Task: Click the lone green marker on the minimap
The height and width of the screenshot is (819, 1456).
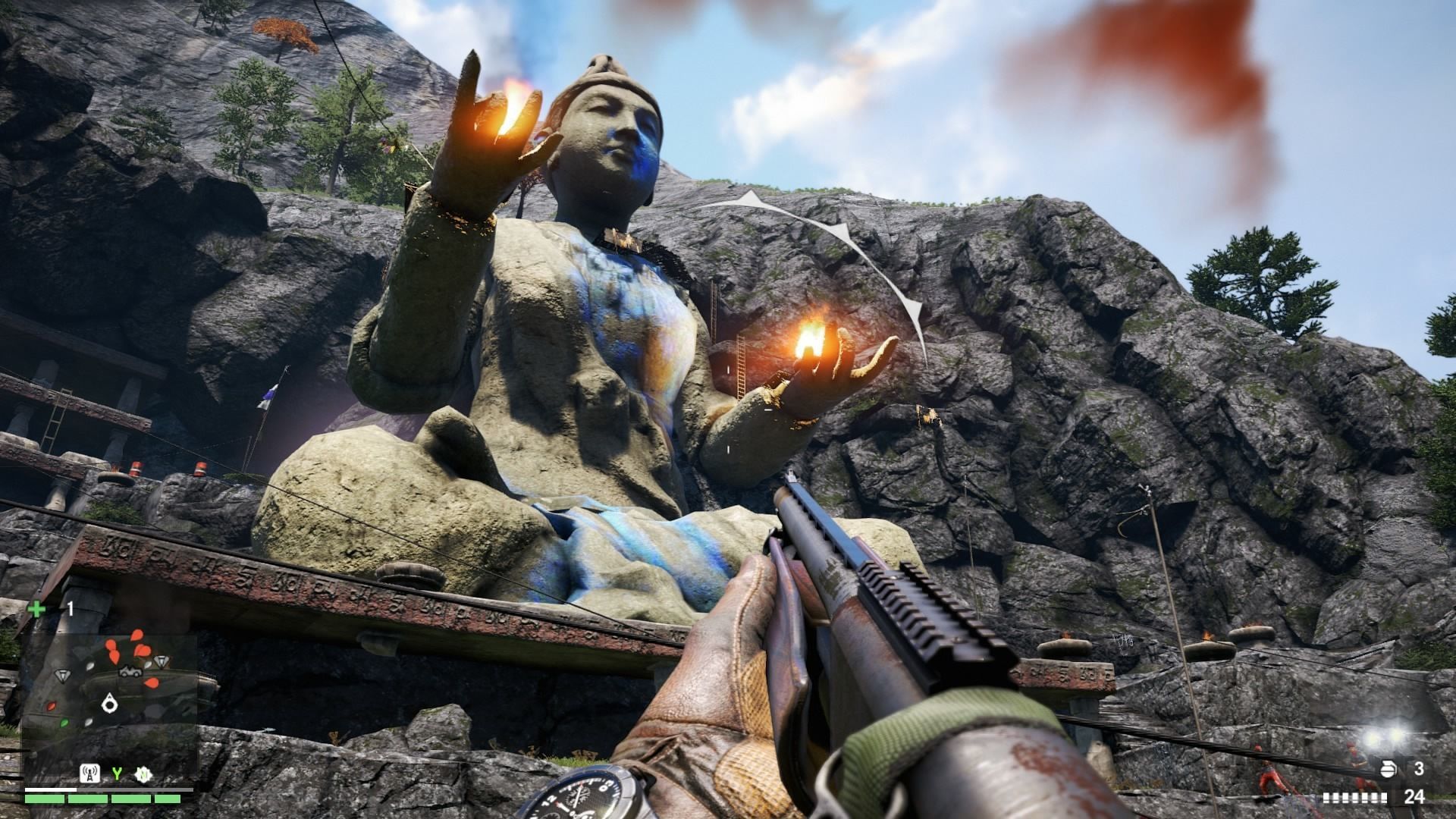Action: tap(64, 721)
